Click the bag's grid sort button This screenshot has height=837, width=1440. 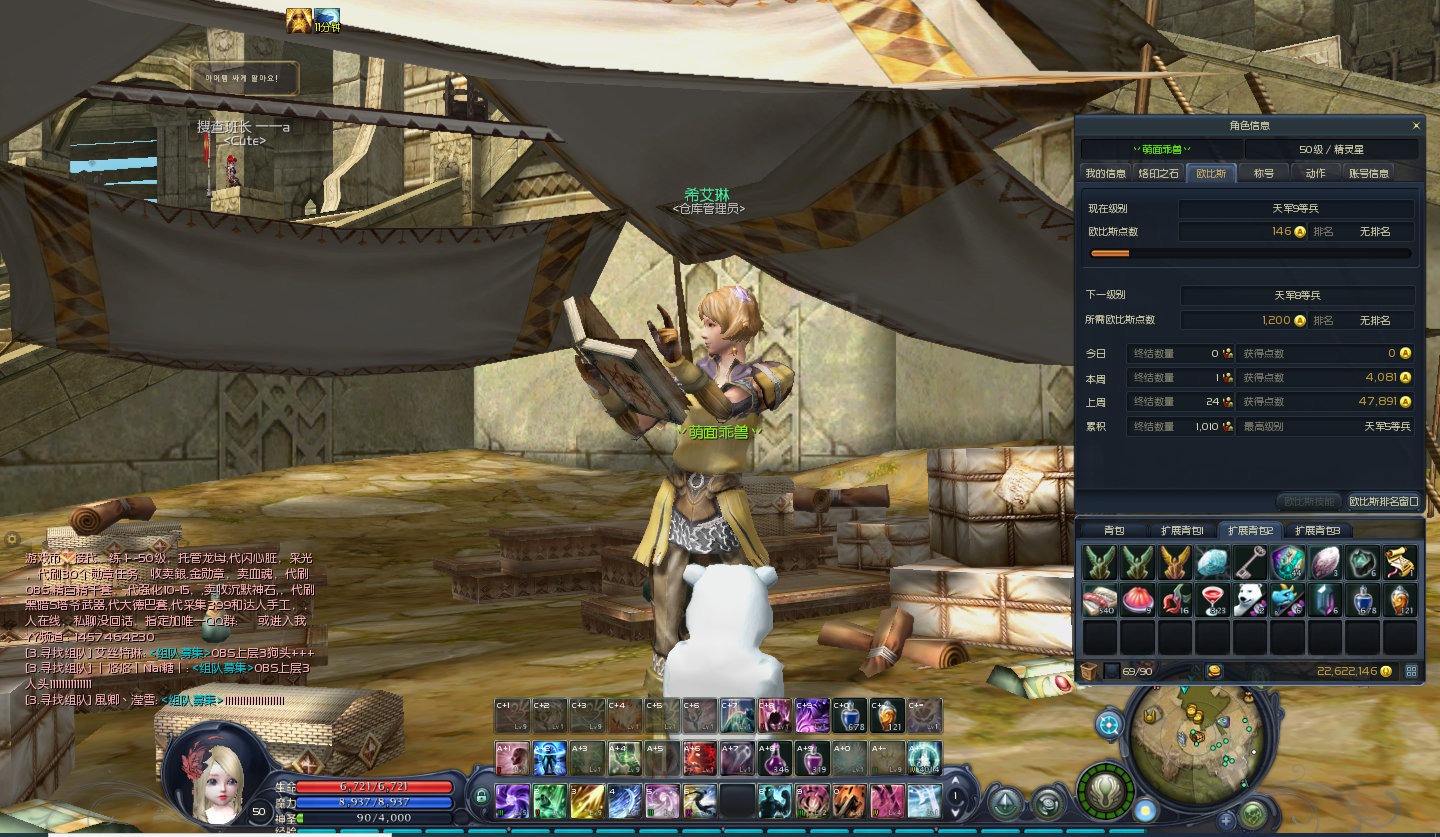1411,671
